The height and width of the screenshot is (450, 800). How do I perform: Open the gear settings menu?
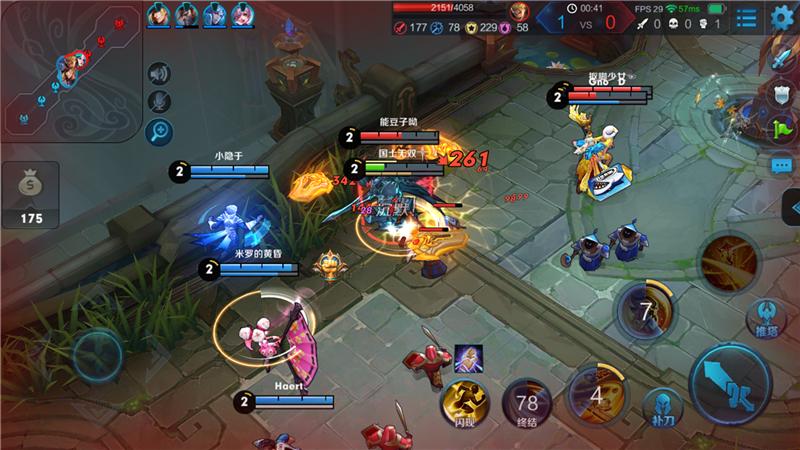click(x=782, y=16)
